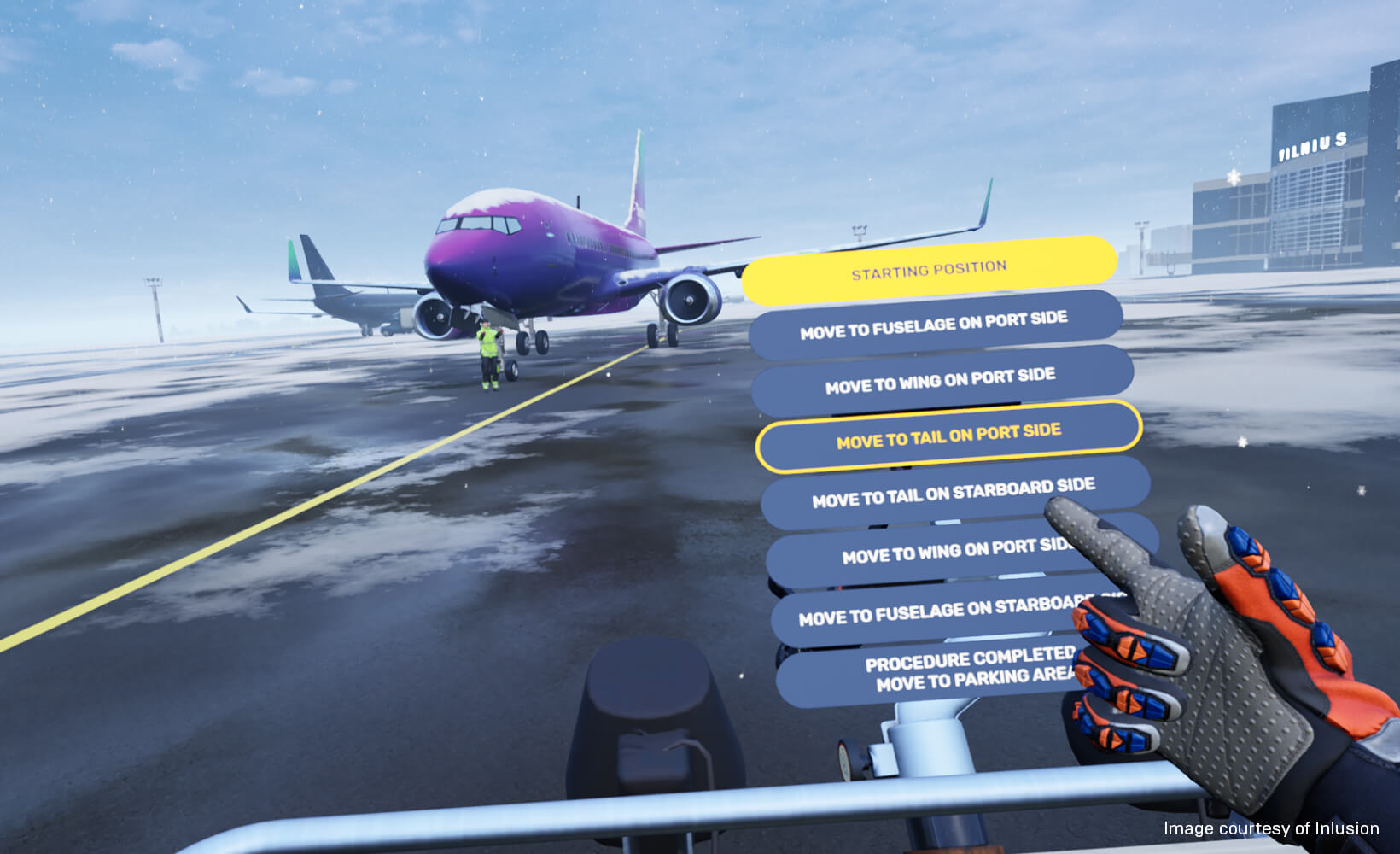Screen dimensions: 1400x854
Task: Select Move To Wing On Port Side
Action: pyautogui.click(x=941, y=381)
